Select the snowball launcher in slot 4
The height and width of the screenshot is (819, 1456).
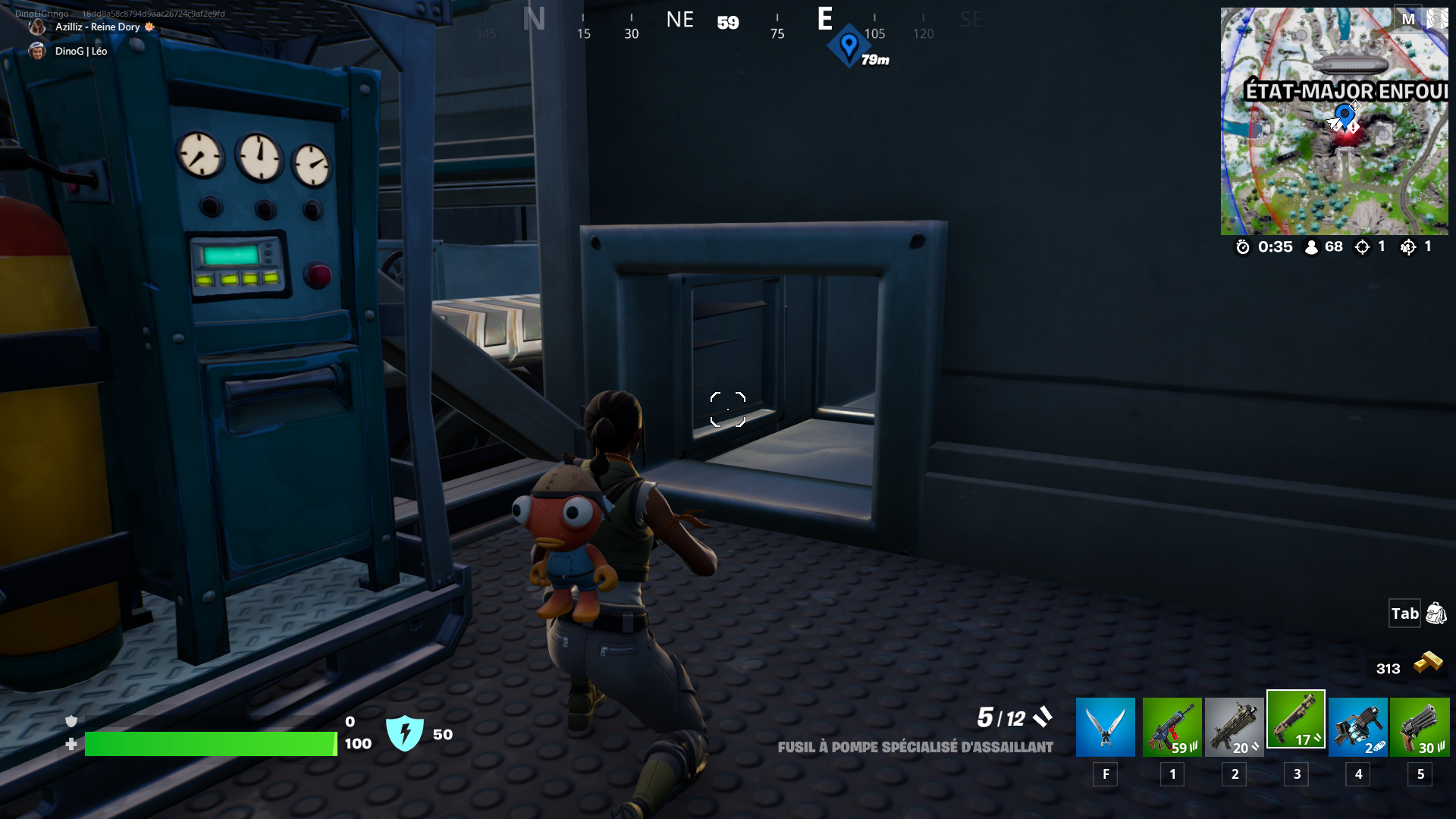(x=1358, y=726)
